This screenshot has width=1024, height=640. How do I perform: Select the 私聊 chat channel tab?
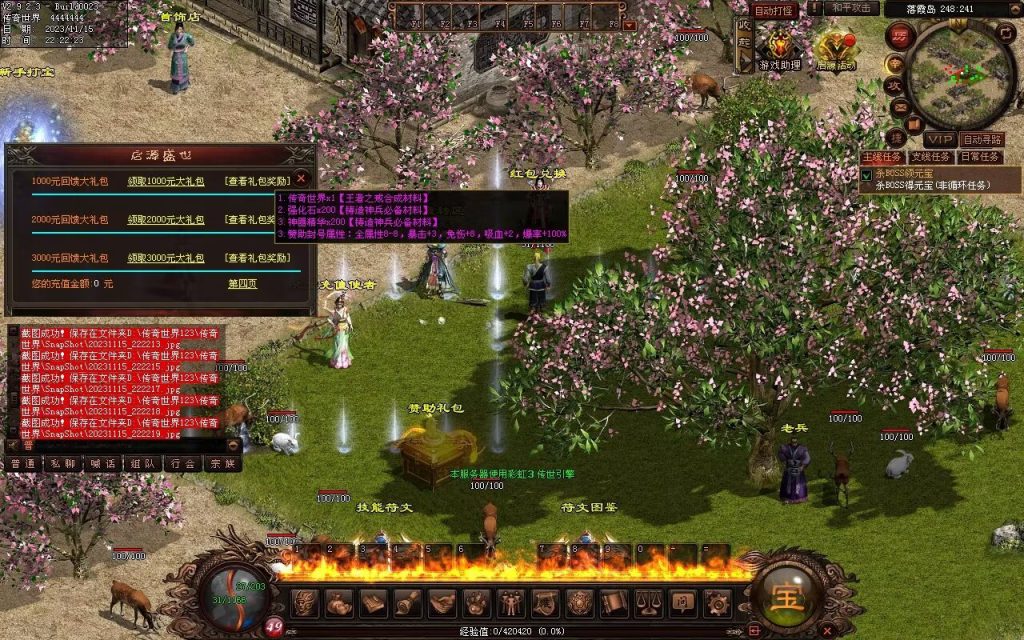click(x=62, y=464)
